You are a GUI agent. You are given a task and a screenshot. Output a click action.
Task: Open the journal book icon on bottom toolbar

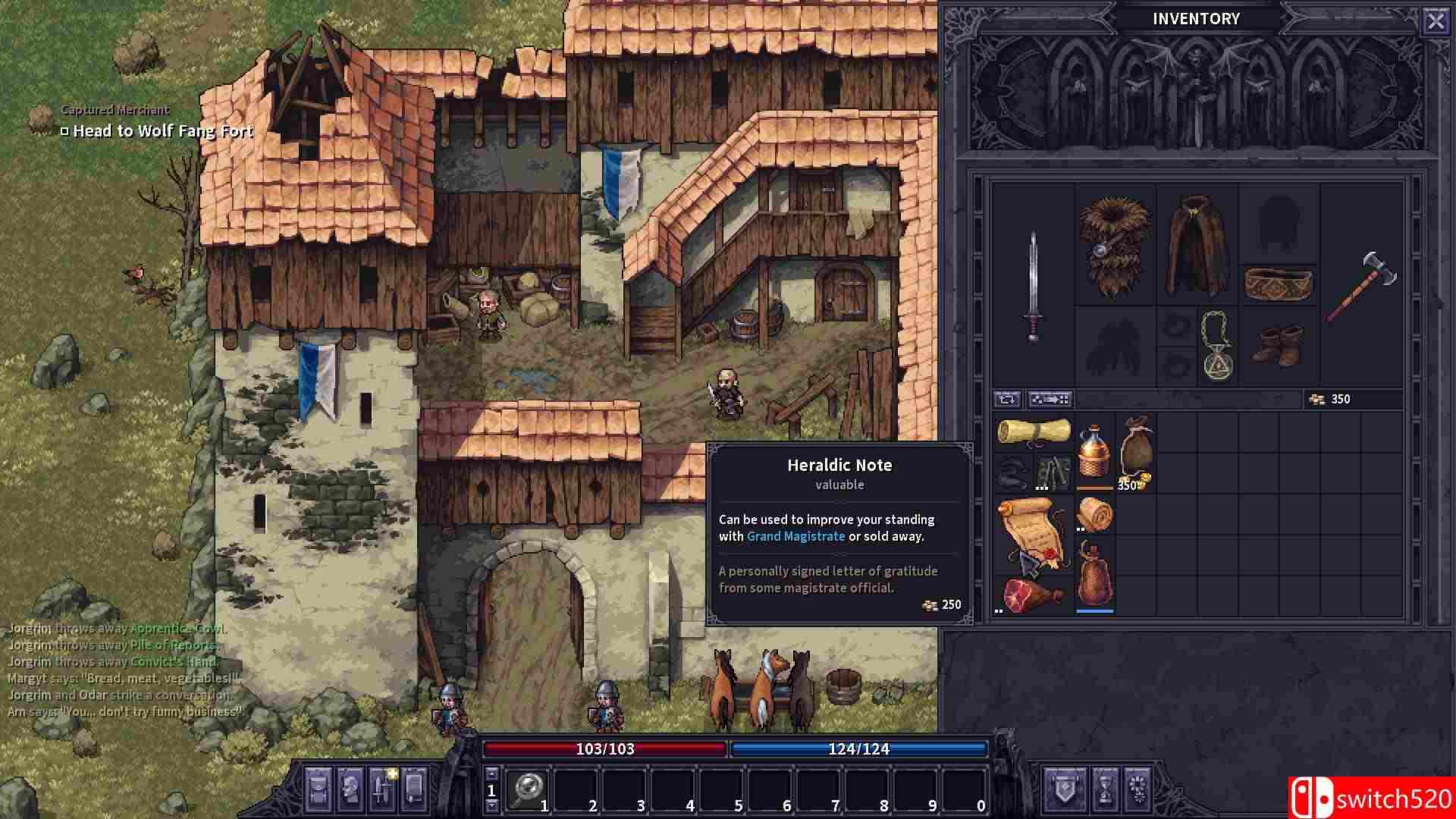tap(414, 791)
